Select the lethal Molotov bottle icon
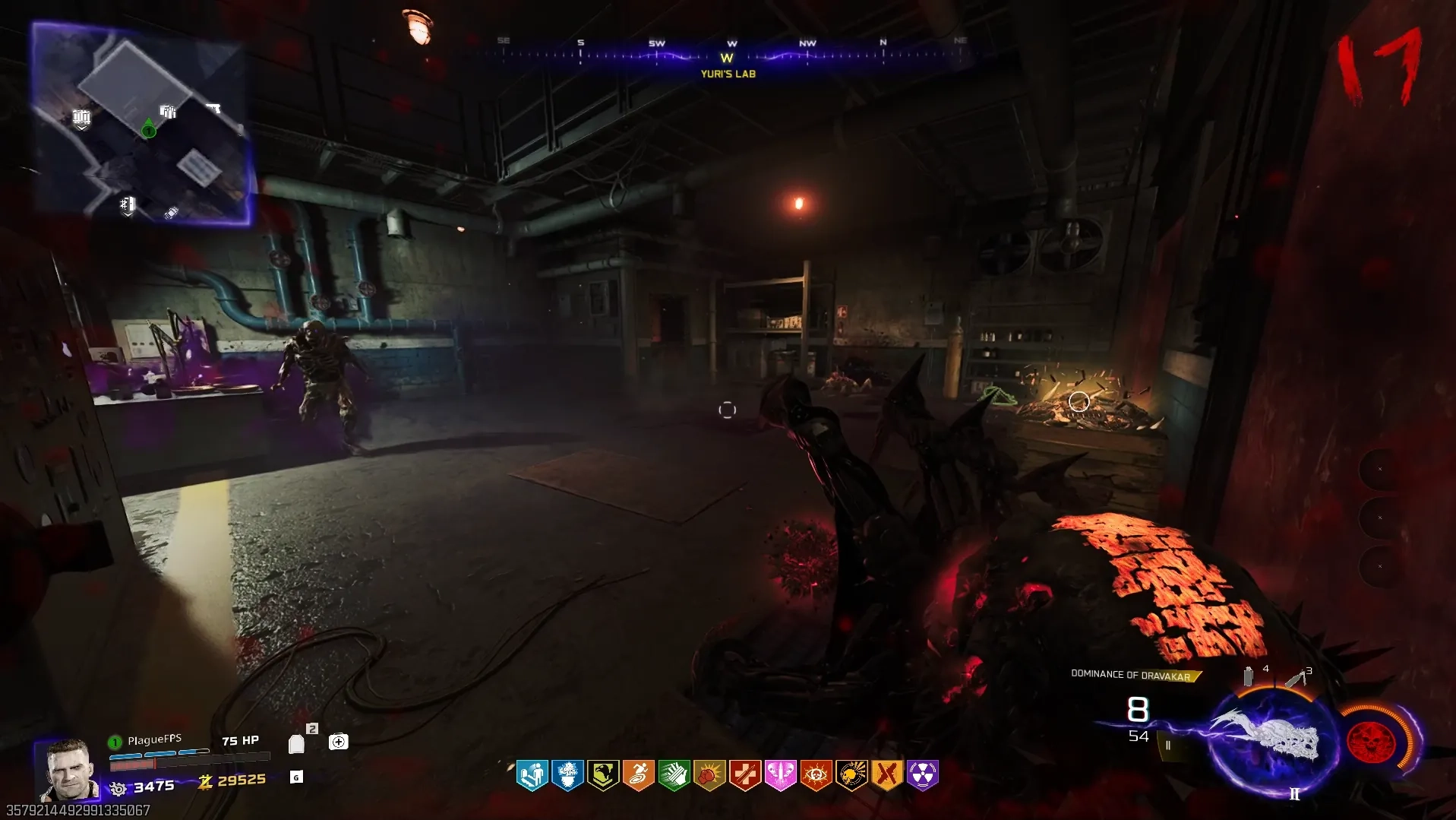 click(1297, 677)
